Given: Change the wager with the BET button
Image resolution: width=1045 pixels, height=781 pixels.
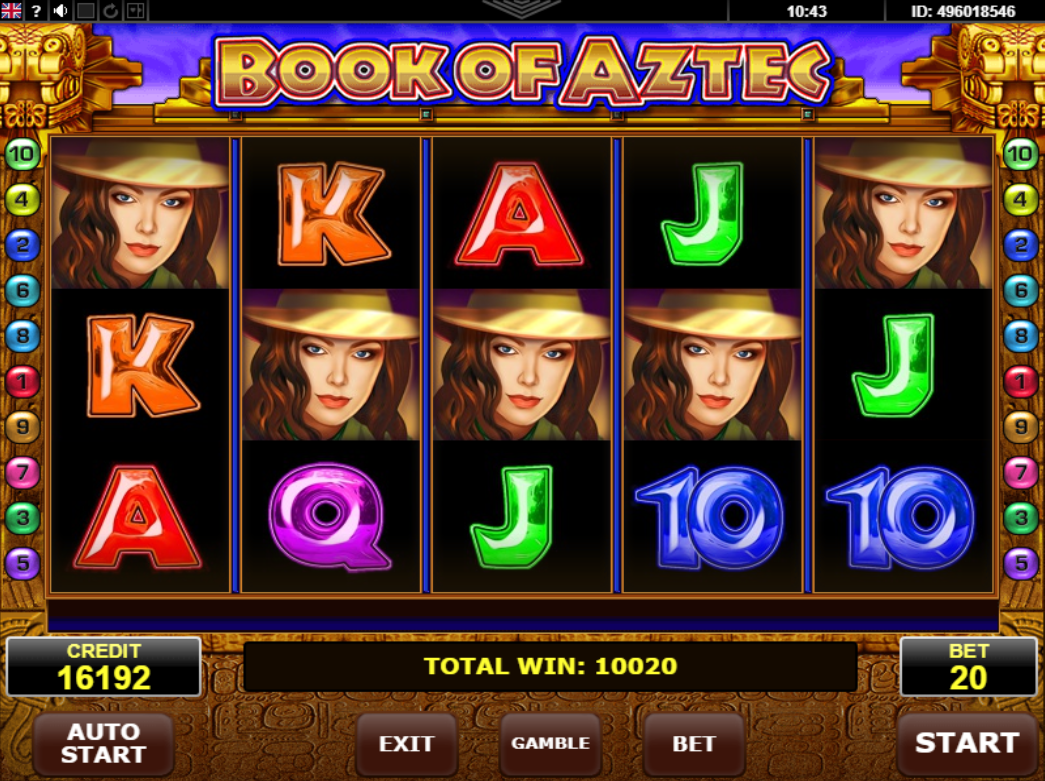Looking at the screenshot, I should pyautogui.click(x=694, y=744).
